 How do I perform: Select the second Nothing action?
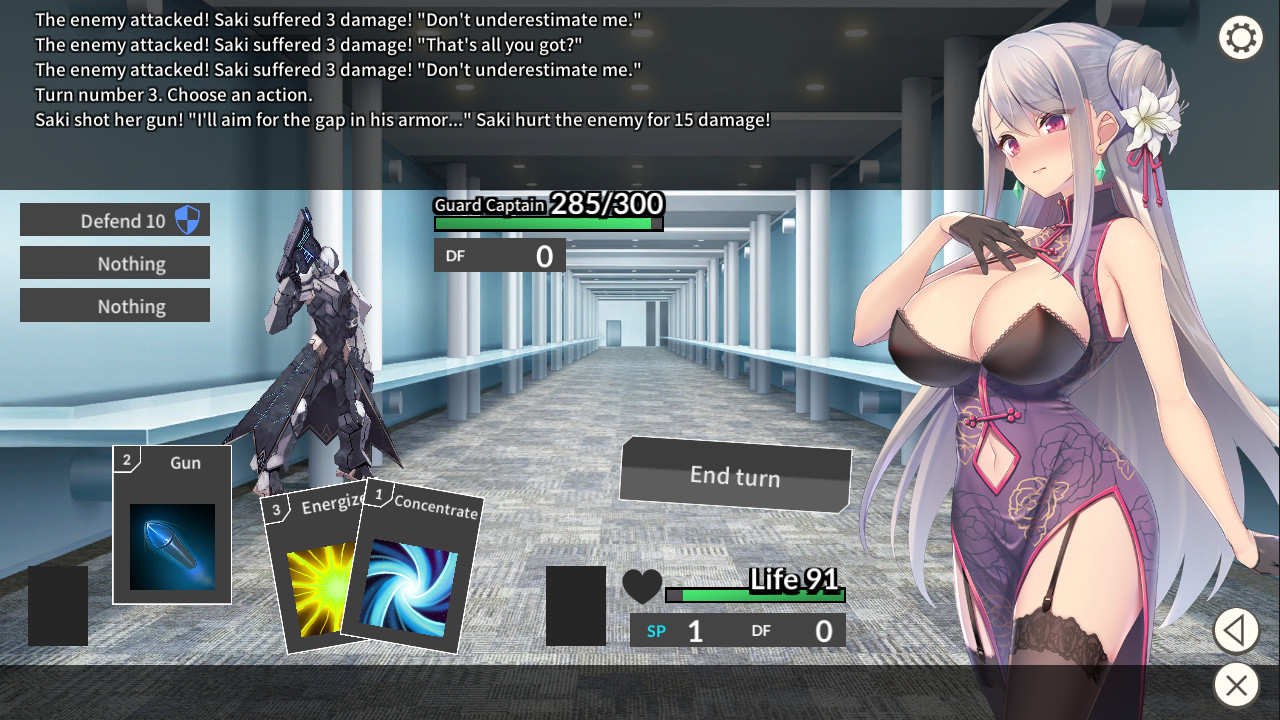point(115,305)
